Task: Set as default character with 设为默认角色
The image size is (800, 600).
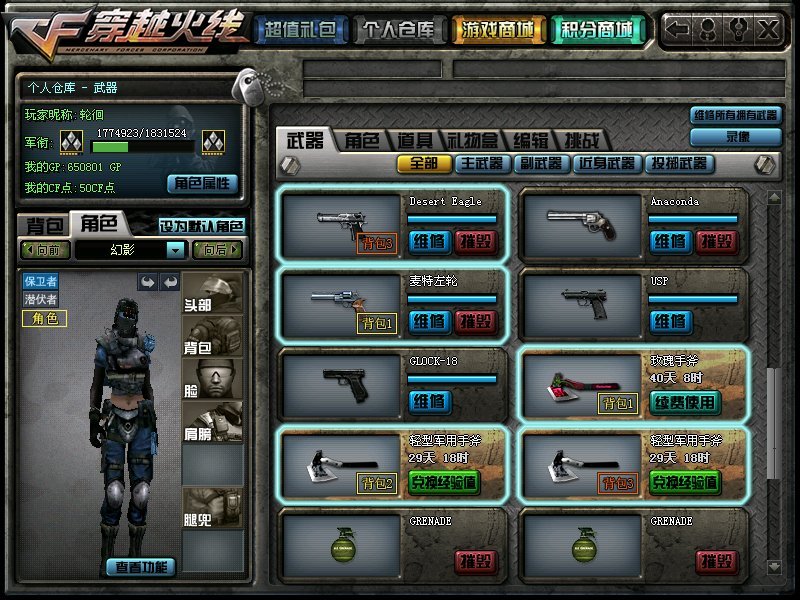Action: click(202, 225)
